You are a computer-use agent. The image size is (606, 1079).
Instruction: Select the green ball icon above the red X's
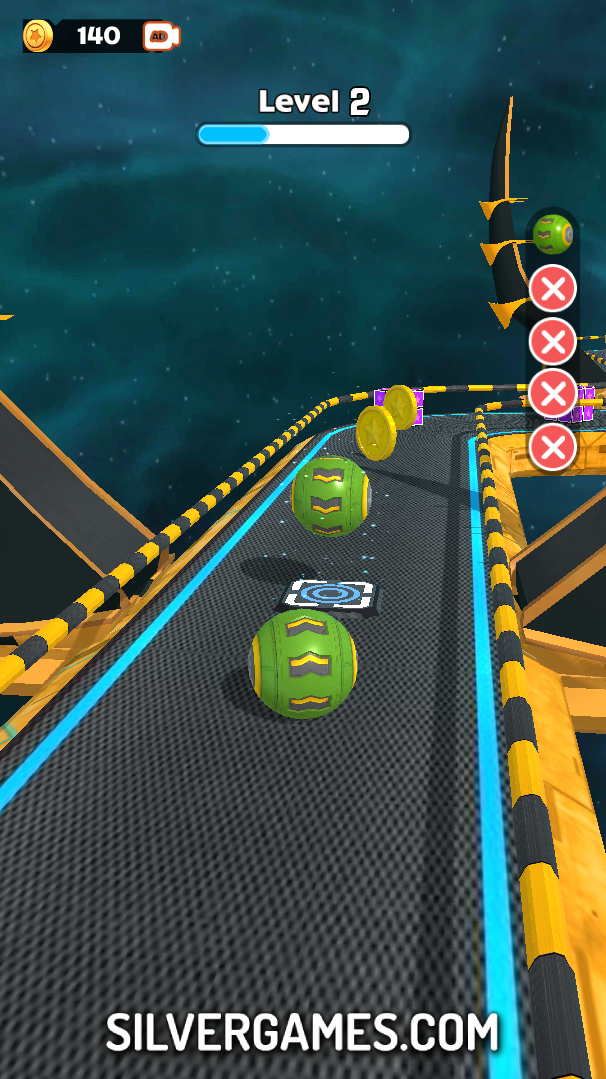pos(552,234)
